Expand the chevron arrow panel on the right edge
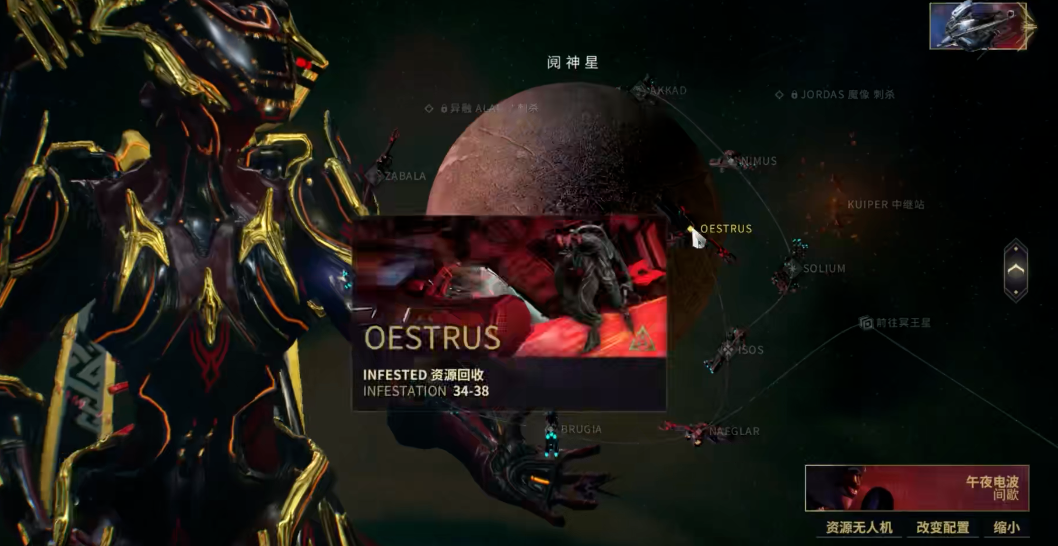 pyautogui.click(x=1015, y=270)
